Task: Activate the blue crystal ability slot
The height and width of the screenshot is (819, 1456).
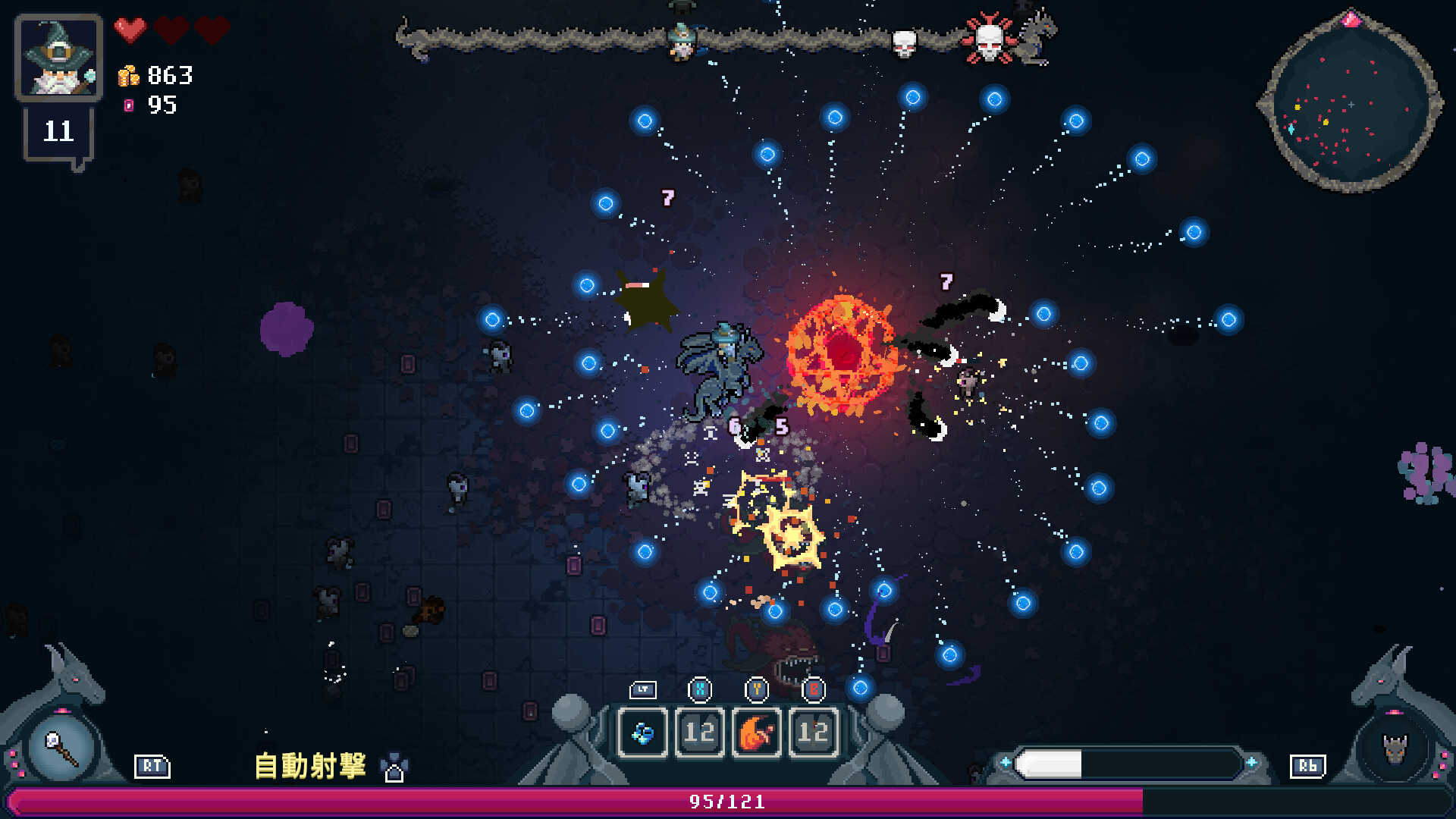Action: [643, 733]
